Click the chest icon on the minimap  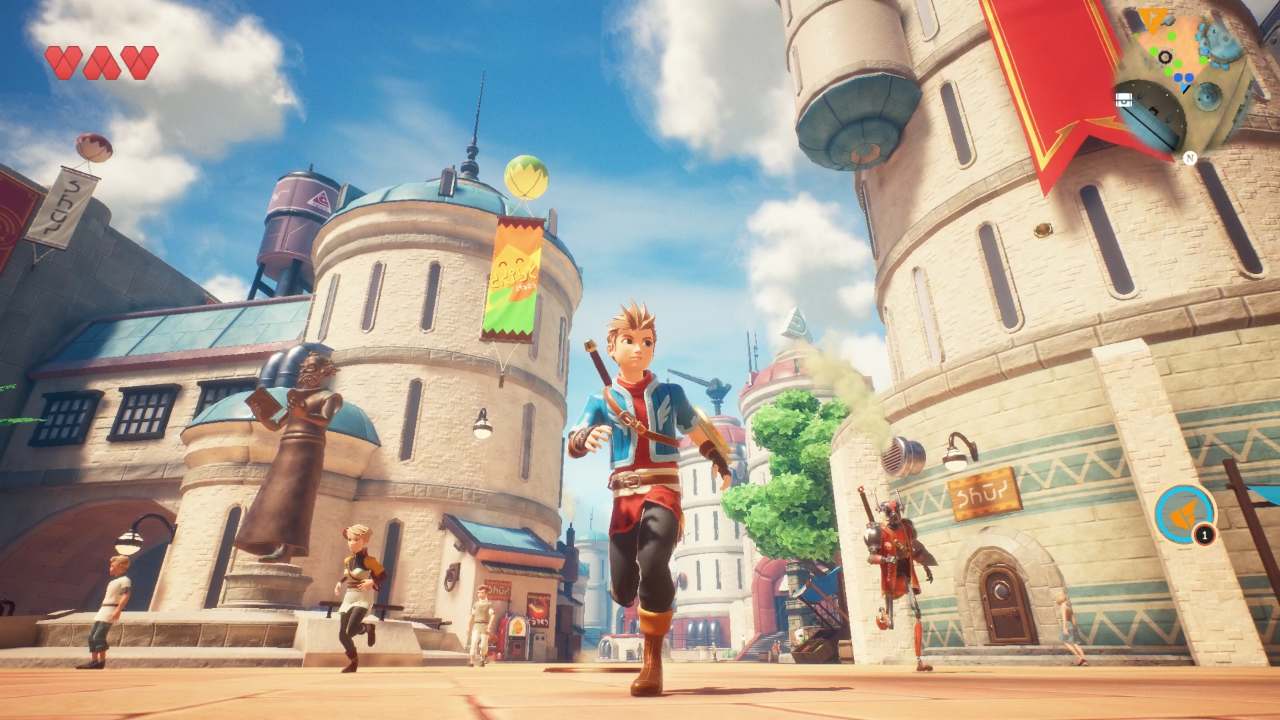(x=1124, y=98)
